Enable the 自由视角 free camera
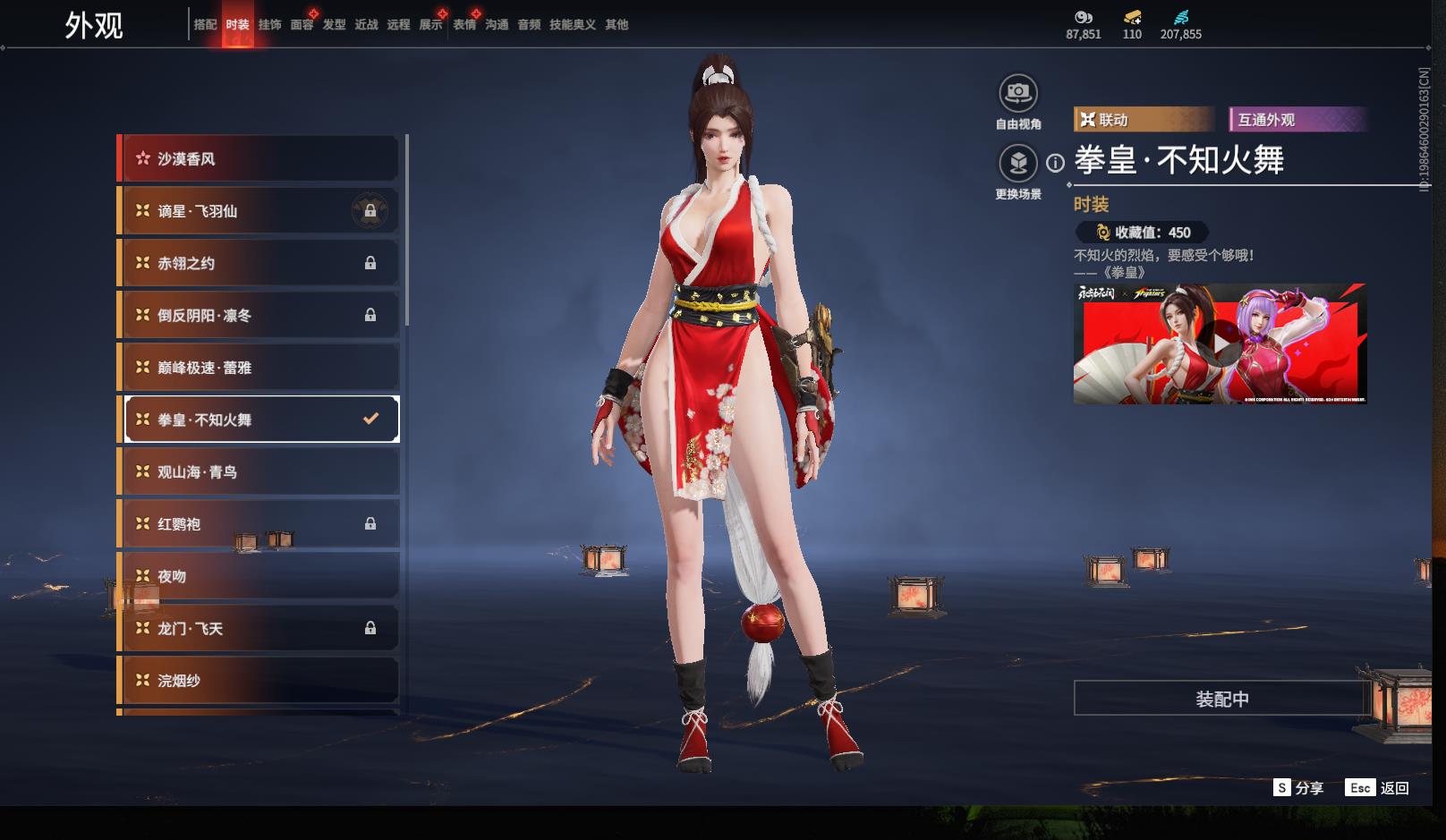1446x840 pixels. click(x=1017, y=93)
